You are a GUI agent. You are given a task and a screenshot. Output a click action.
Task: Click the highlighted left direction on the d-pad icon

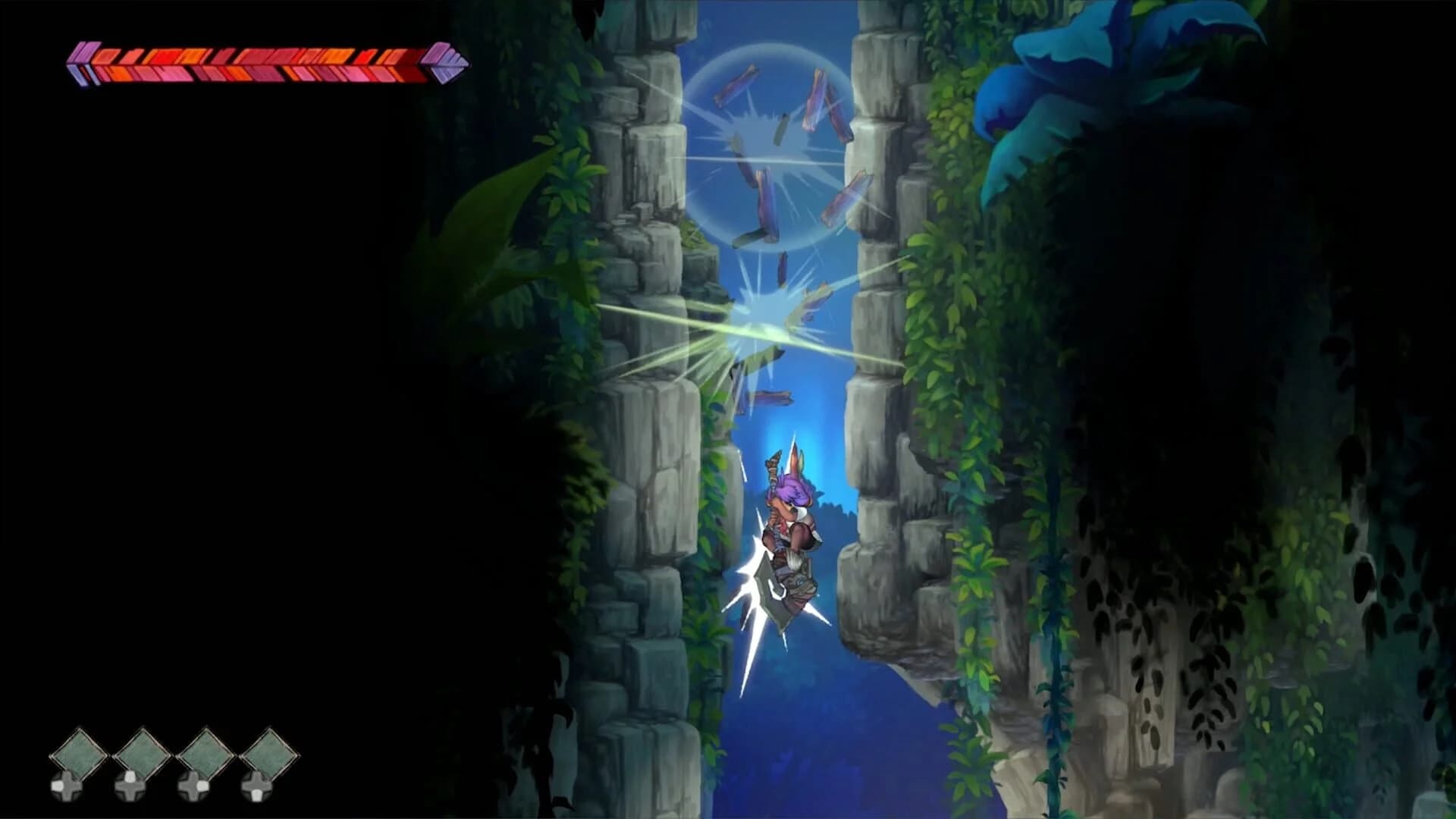(x=58, y=786)
